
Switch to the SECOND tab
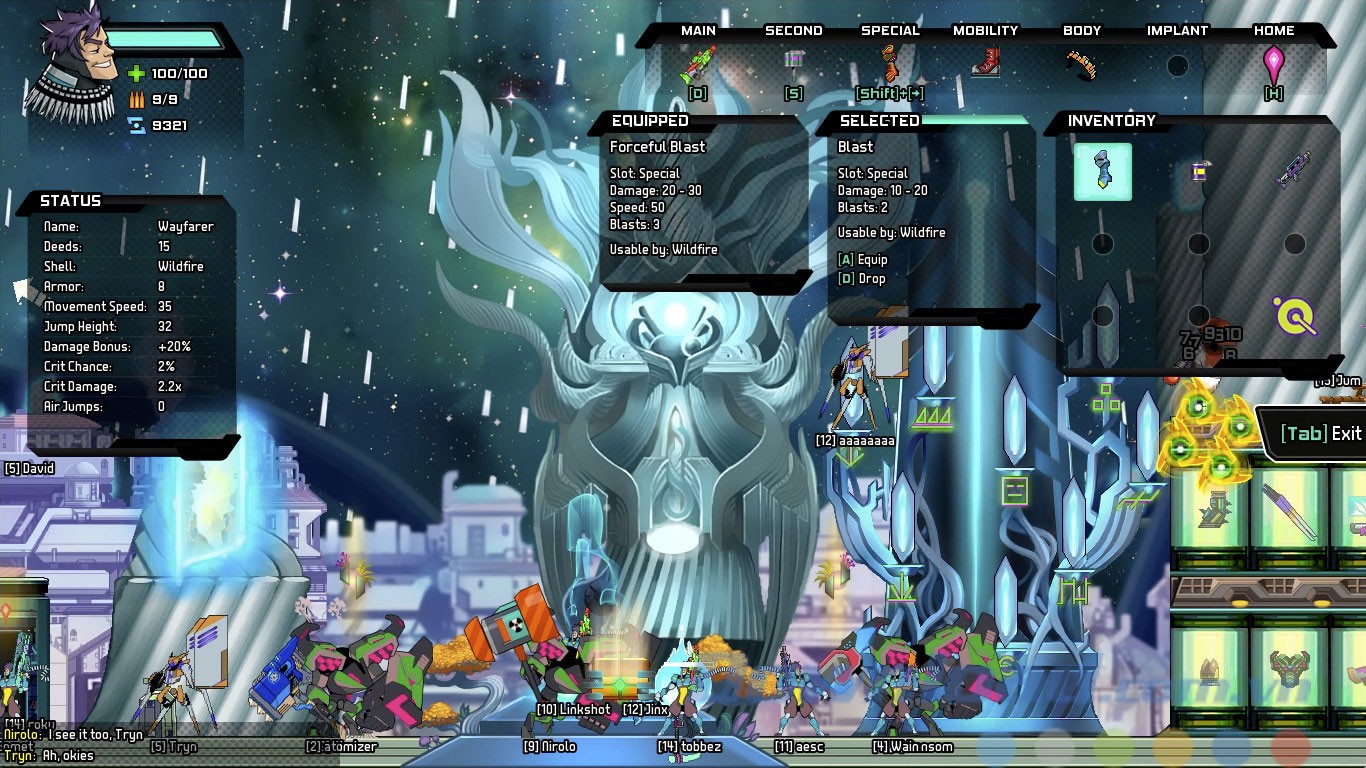793,31
